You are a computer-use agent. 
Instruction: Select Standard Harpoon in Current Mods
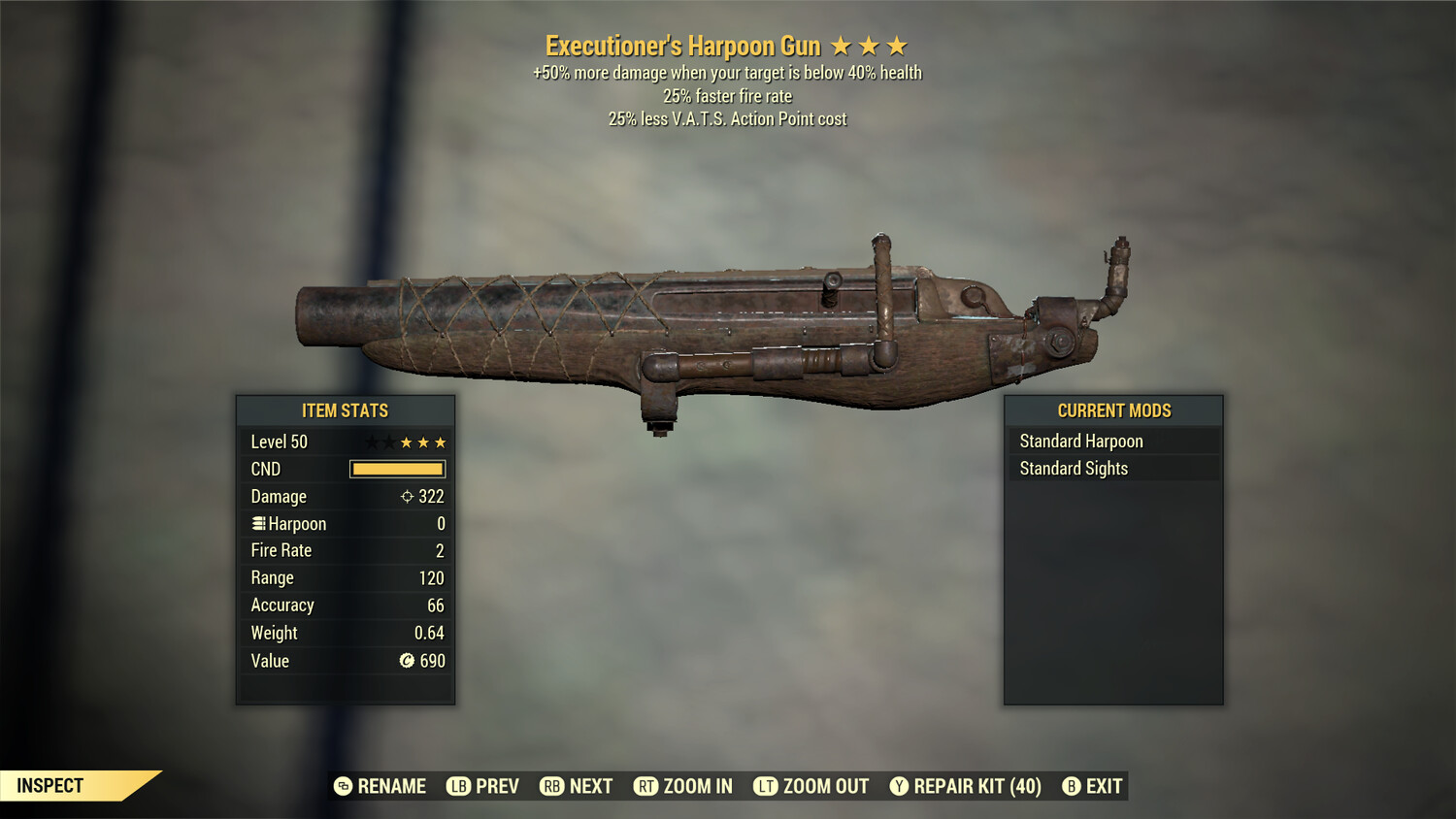pyautogui.click(x=1081, y=441)
